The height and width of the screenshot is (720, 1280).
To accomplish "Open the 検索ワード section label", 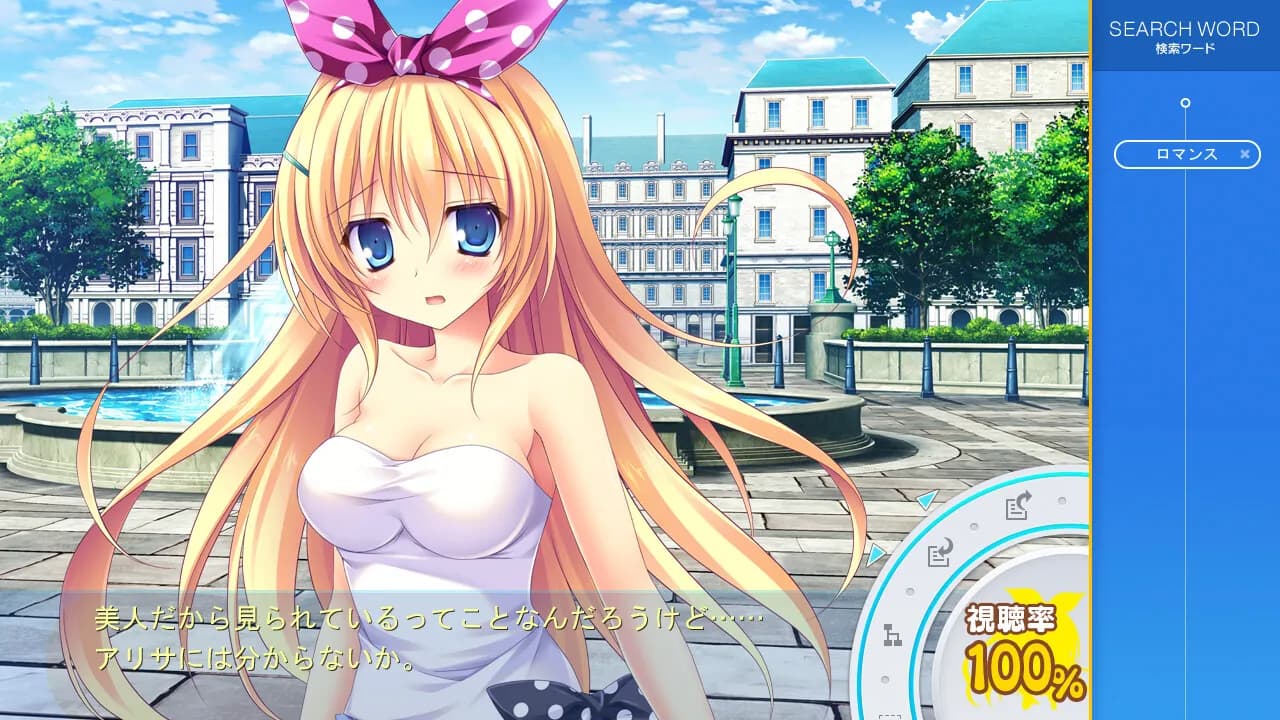I will click(1186, 45).
